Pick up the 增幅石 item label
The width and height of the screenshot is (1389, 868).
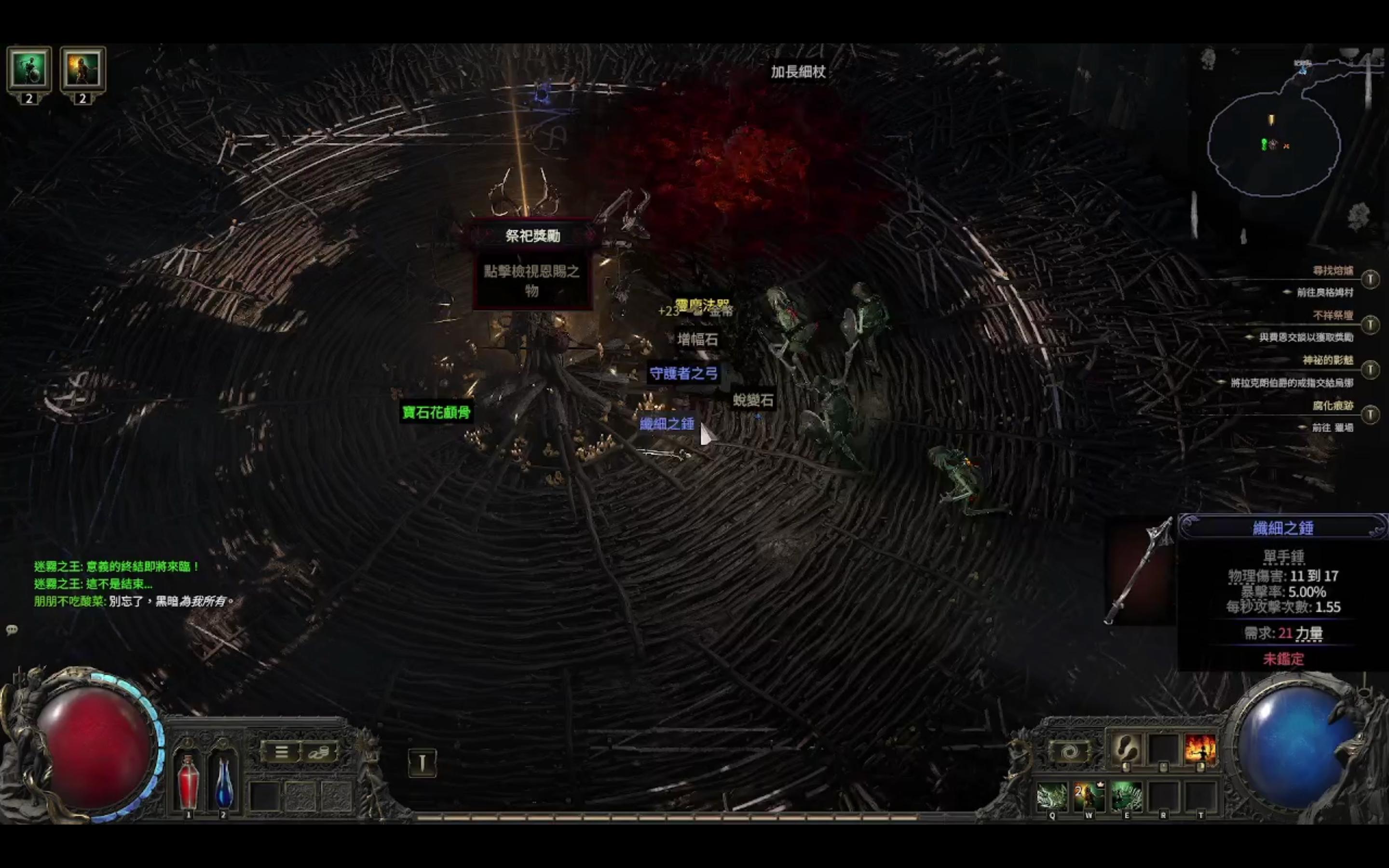click(697, 339)
